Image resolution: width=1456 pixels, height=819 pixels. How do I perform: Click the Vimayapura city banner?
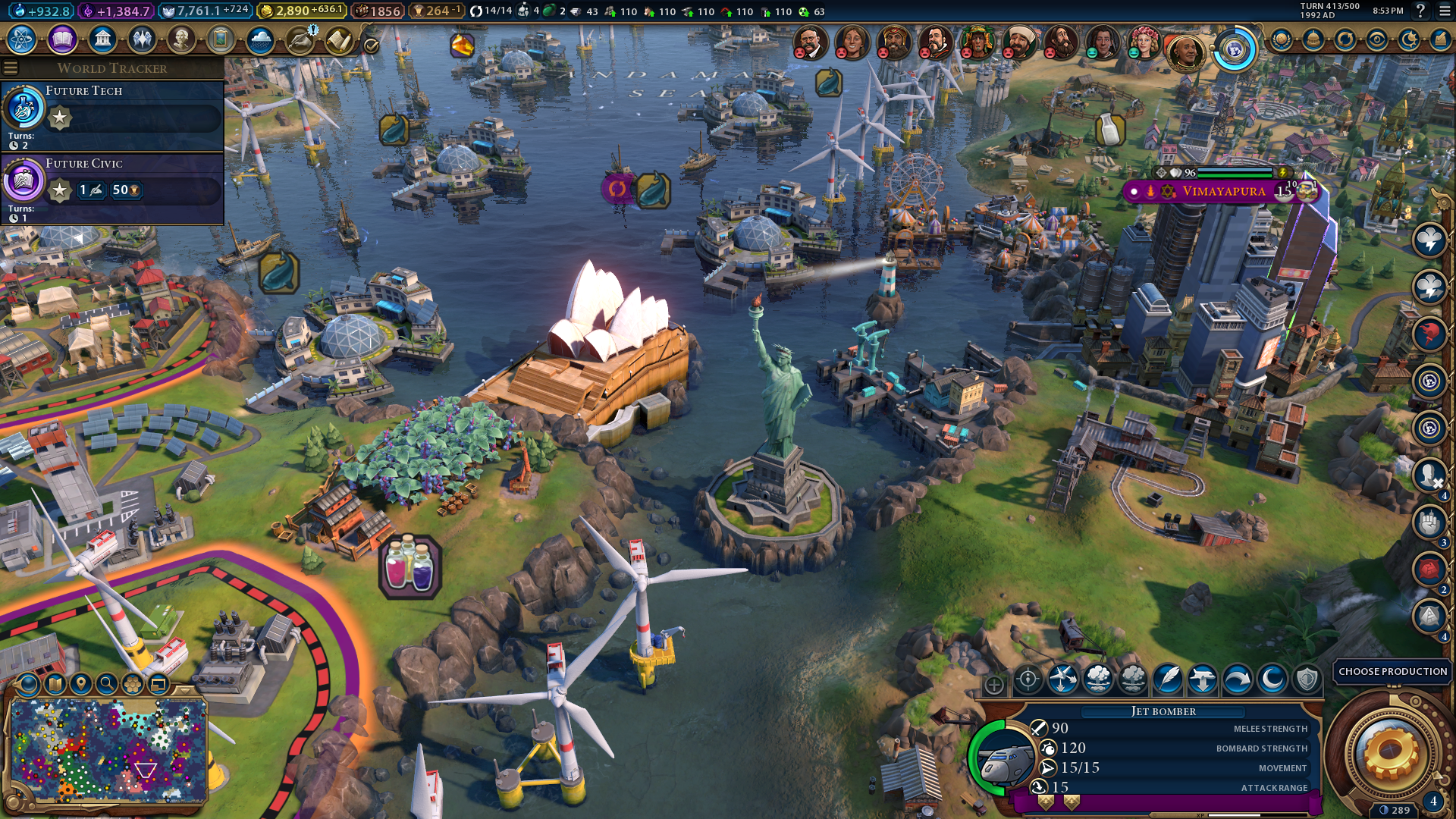[1222, 191]
